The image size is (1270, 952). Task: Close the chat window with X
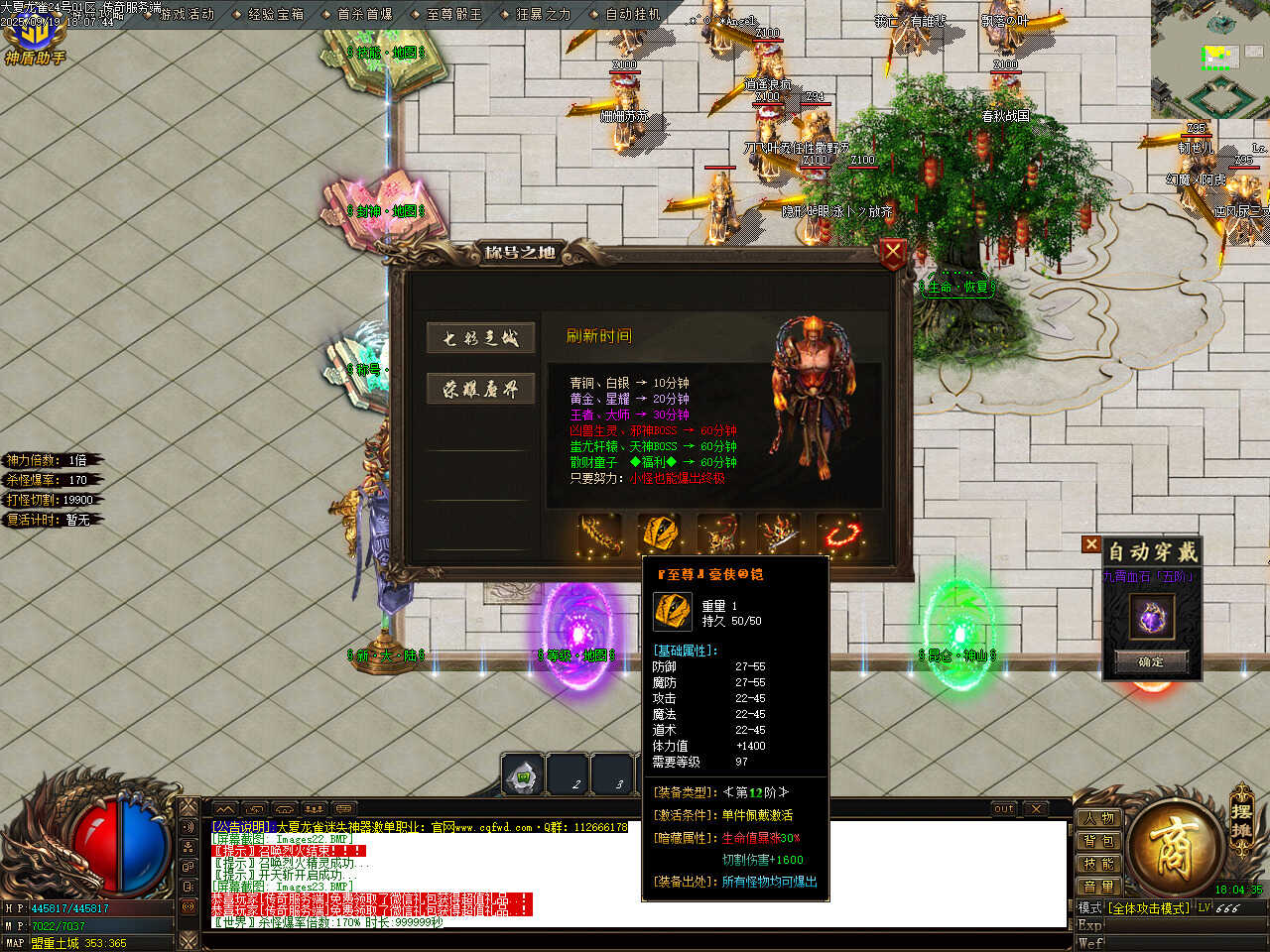pos(1035,809)
